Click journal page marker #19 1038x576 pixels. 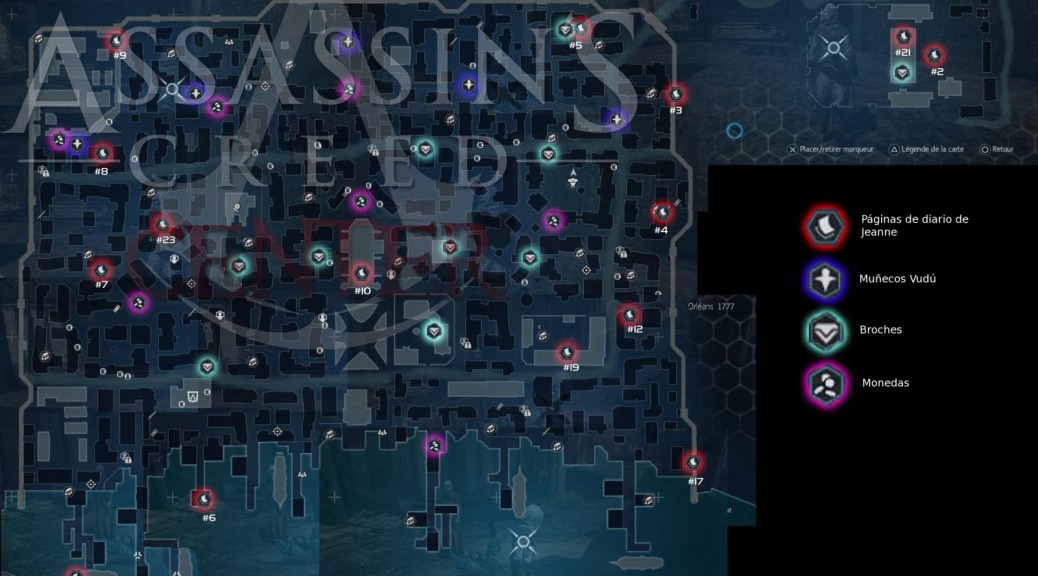568,352
